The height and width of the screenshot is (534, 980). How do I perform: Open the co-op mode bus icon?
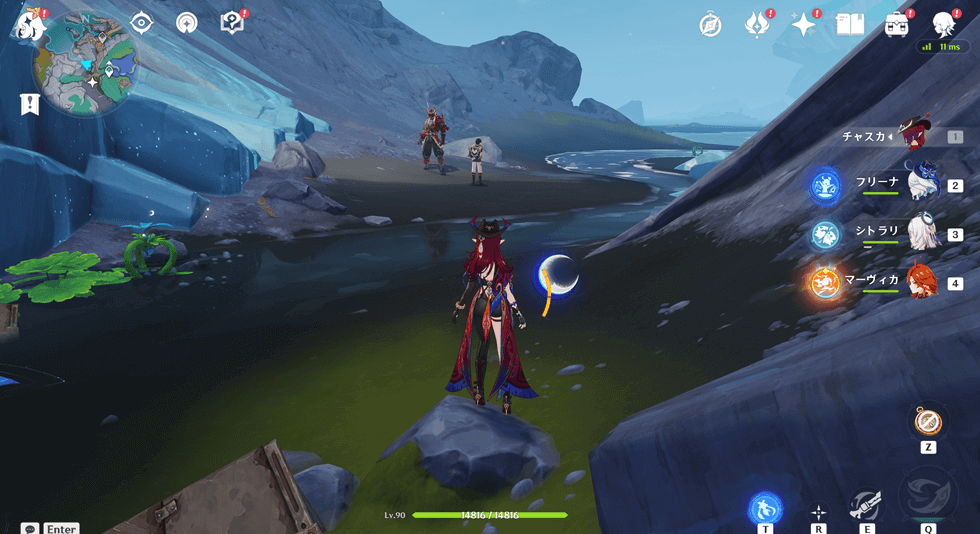tap(896, 24)
